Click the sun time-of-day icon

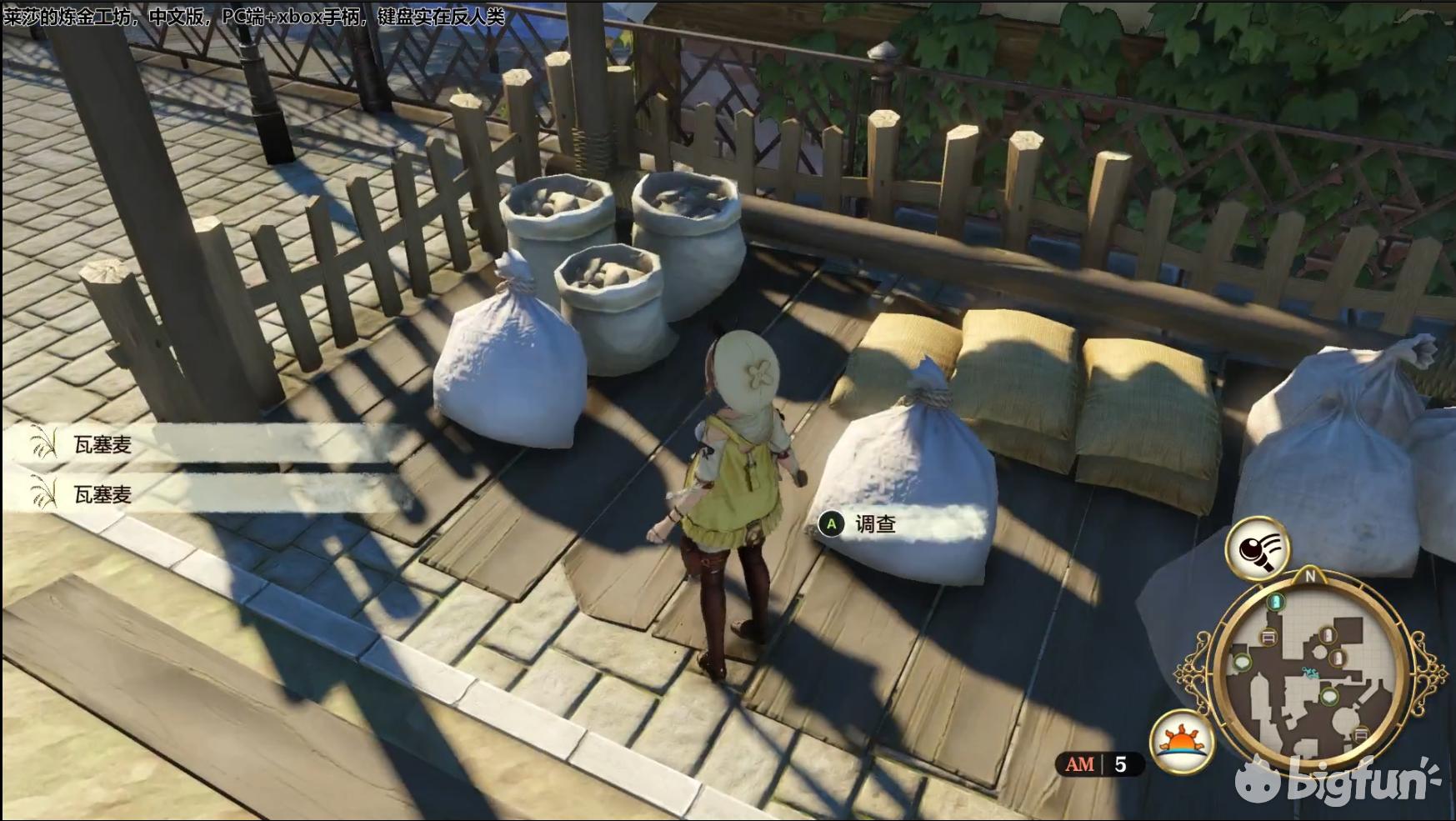click(x=1181, y=741)
